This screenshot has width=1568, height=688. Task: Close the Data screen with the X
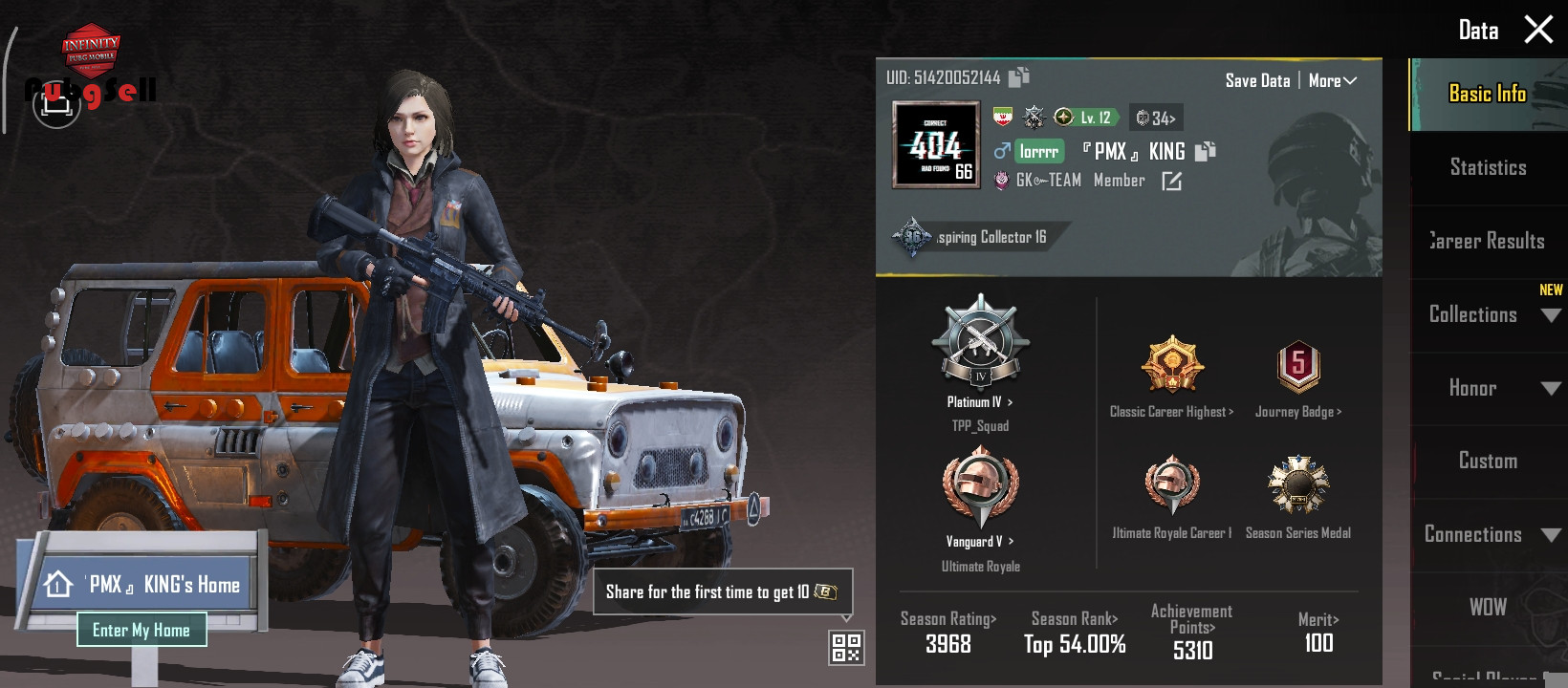pyautogui.click(x=1537, y=30)
